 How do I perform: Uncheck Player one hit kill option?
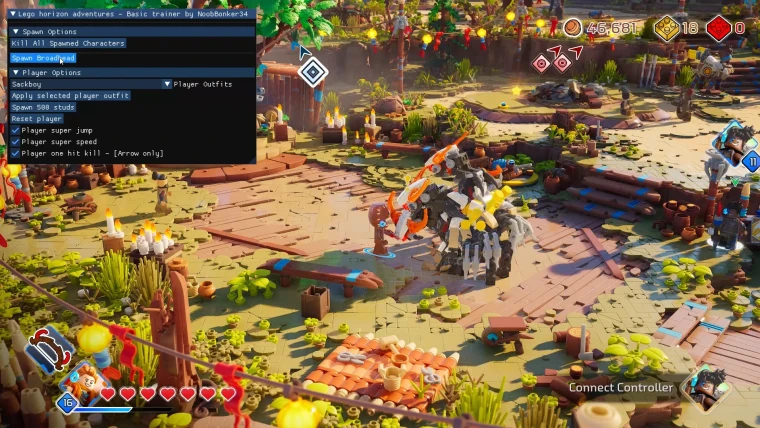point(15,154)
